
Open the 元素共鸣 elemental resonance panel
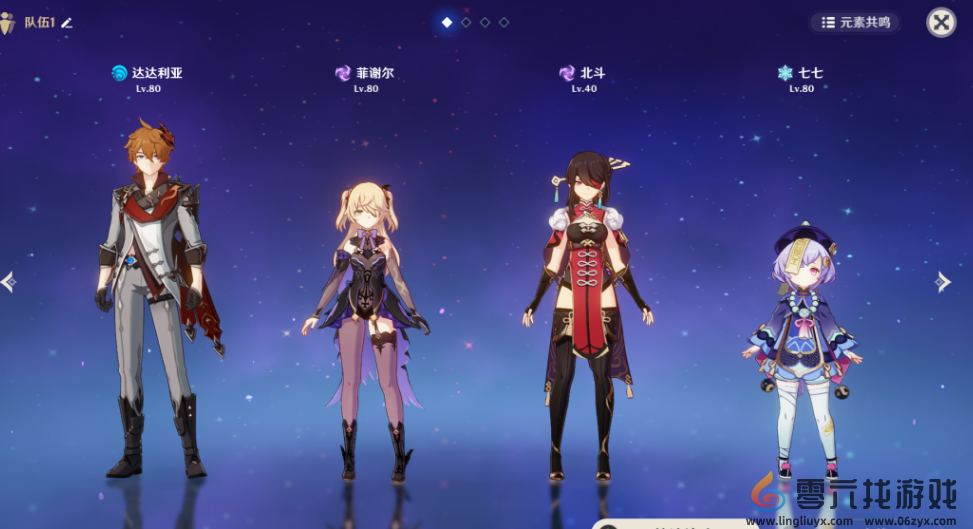coord(855,22)
